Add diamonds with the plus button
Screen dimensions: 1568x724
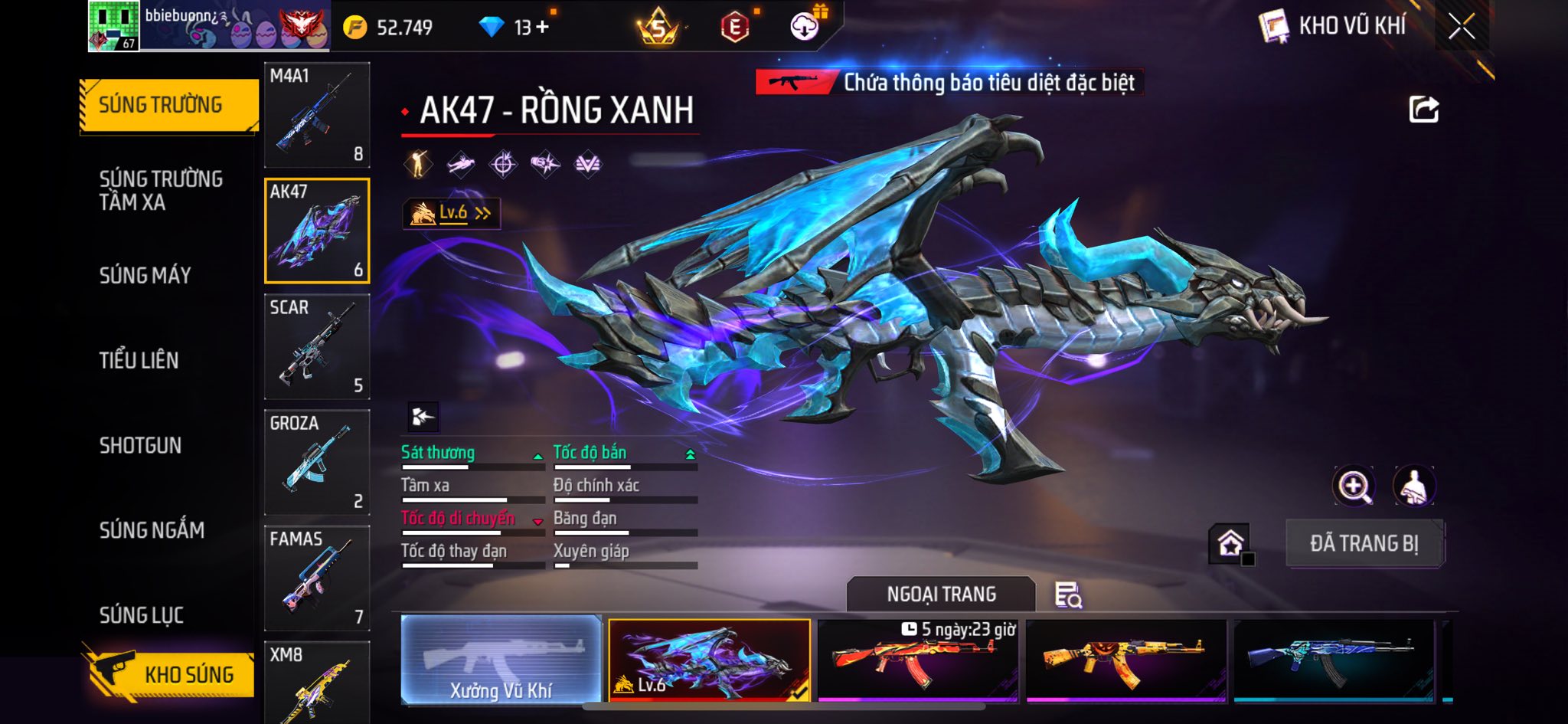click(543, 28)
